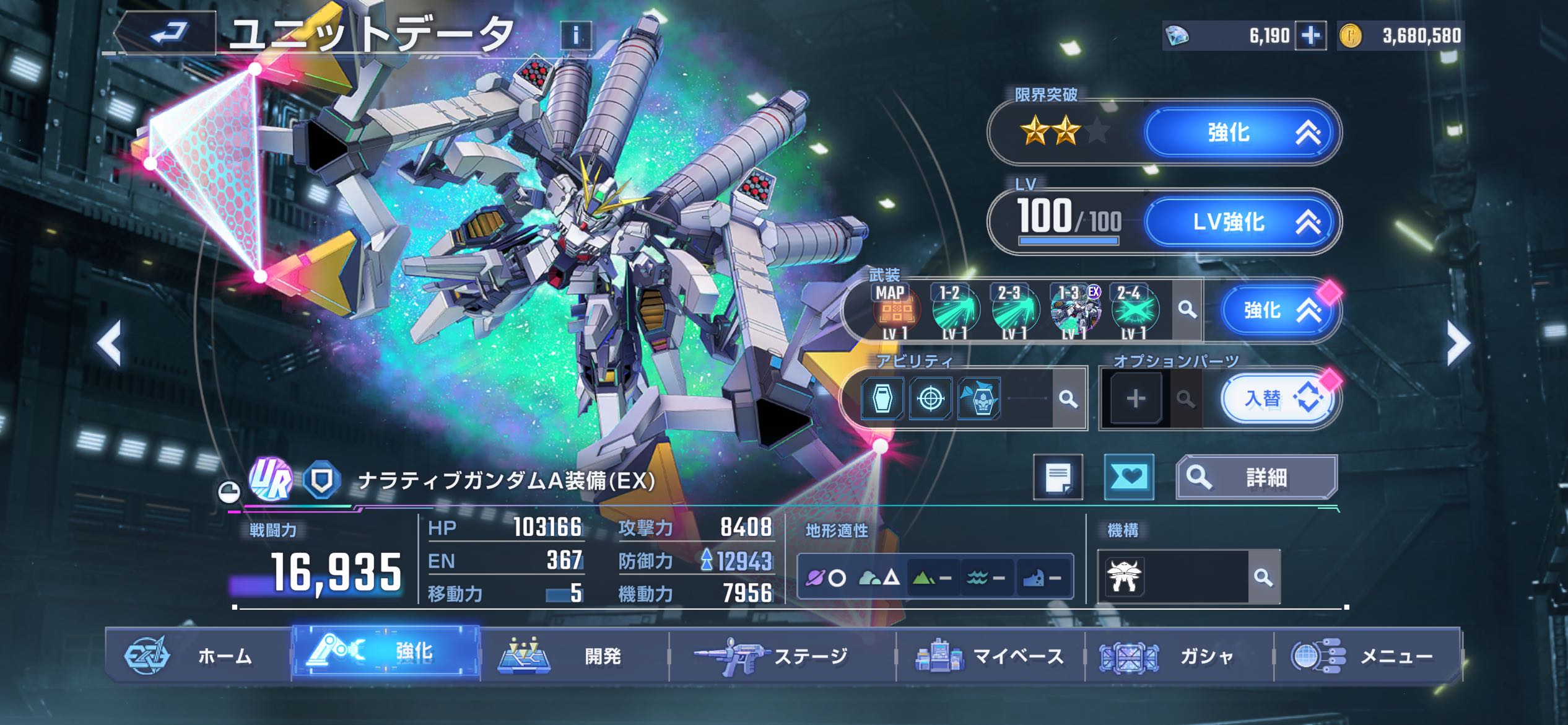This screenshot has width=1568, height=725.
Task: Swap option parts with 入替 button
Action: tap(1278, 399)
